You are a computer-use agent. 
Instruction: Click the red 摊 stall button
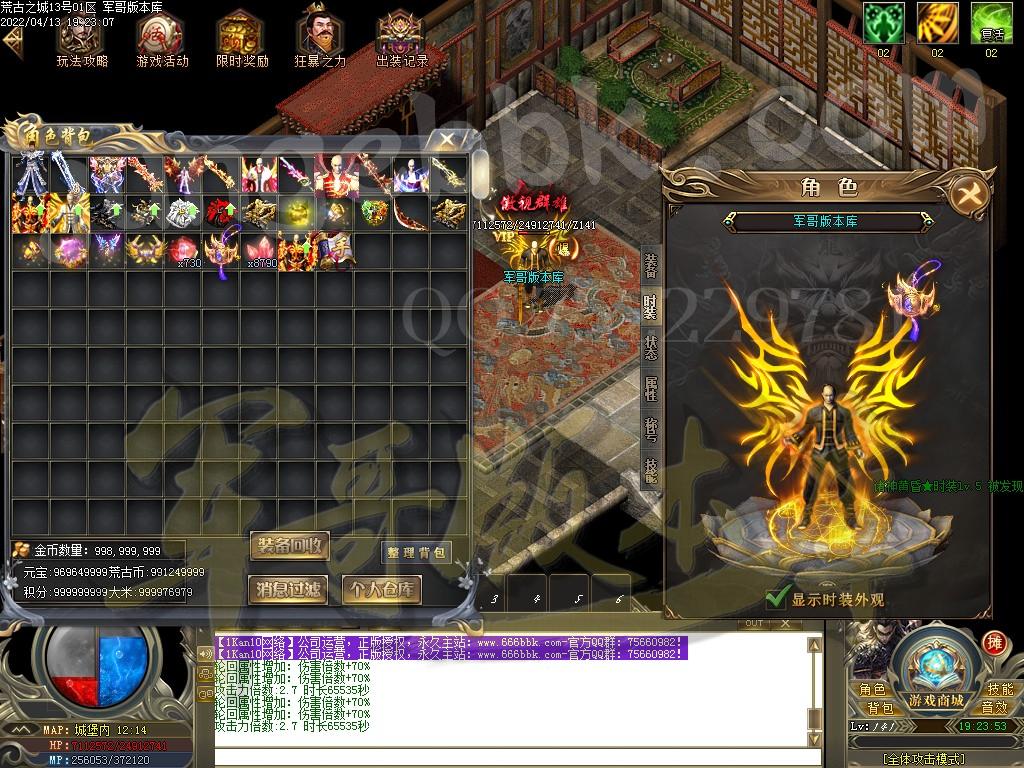(x=994, y=642)
